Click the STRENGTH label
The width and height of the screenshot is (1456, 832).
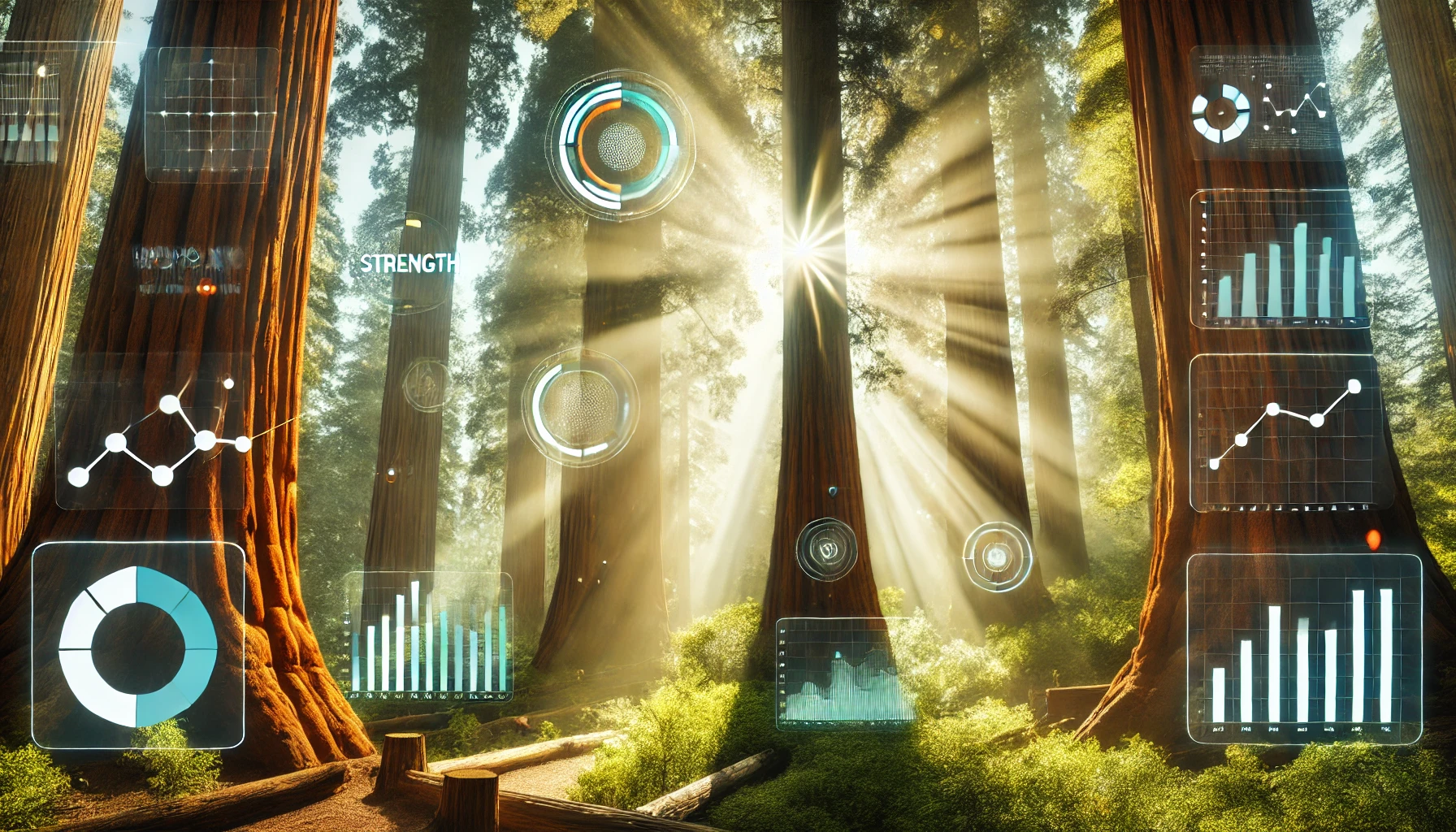tap(408, 263)
